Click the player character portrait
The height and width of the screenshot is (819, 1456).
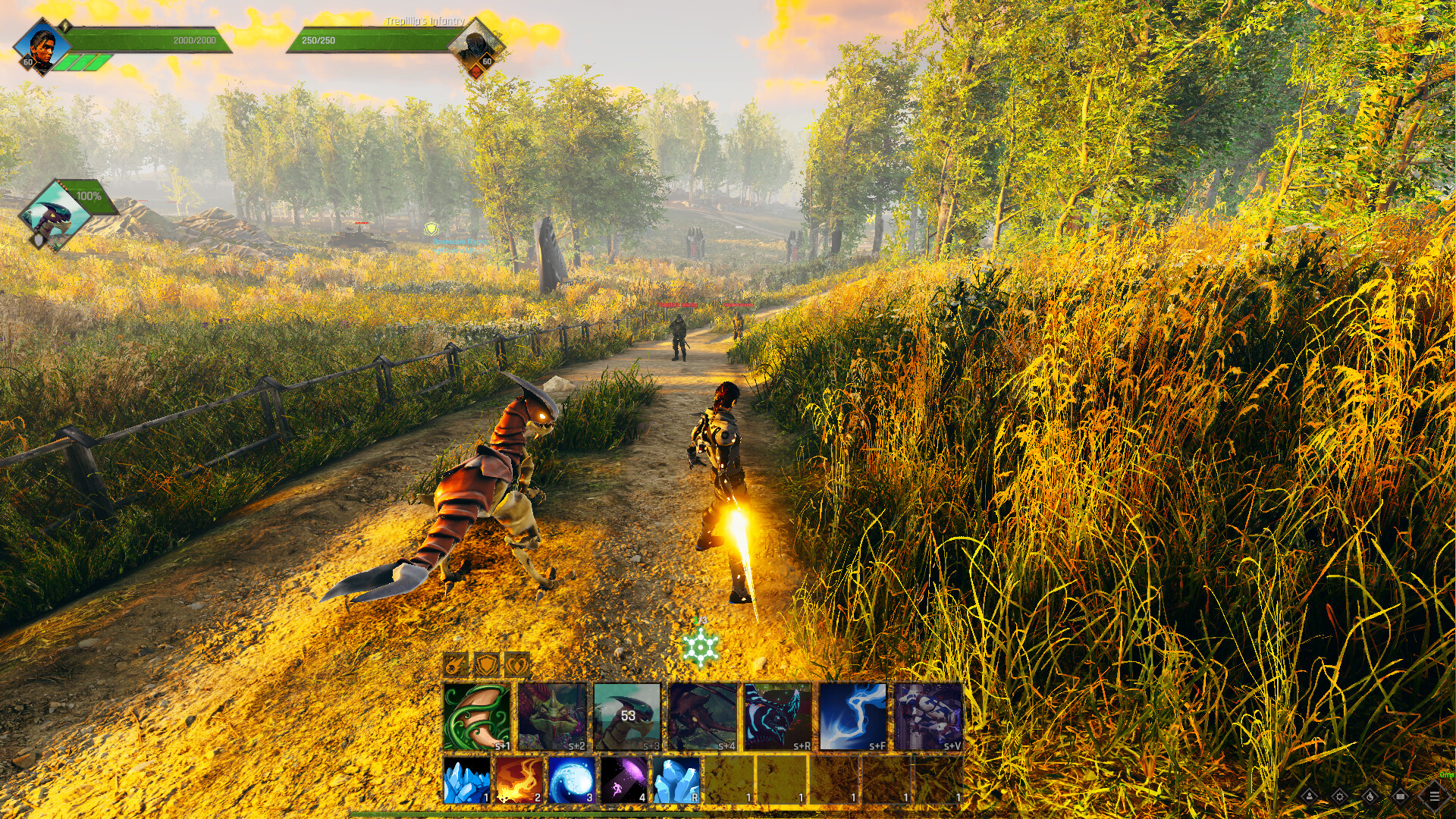(x=42, y=47)
